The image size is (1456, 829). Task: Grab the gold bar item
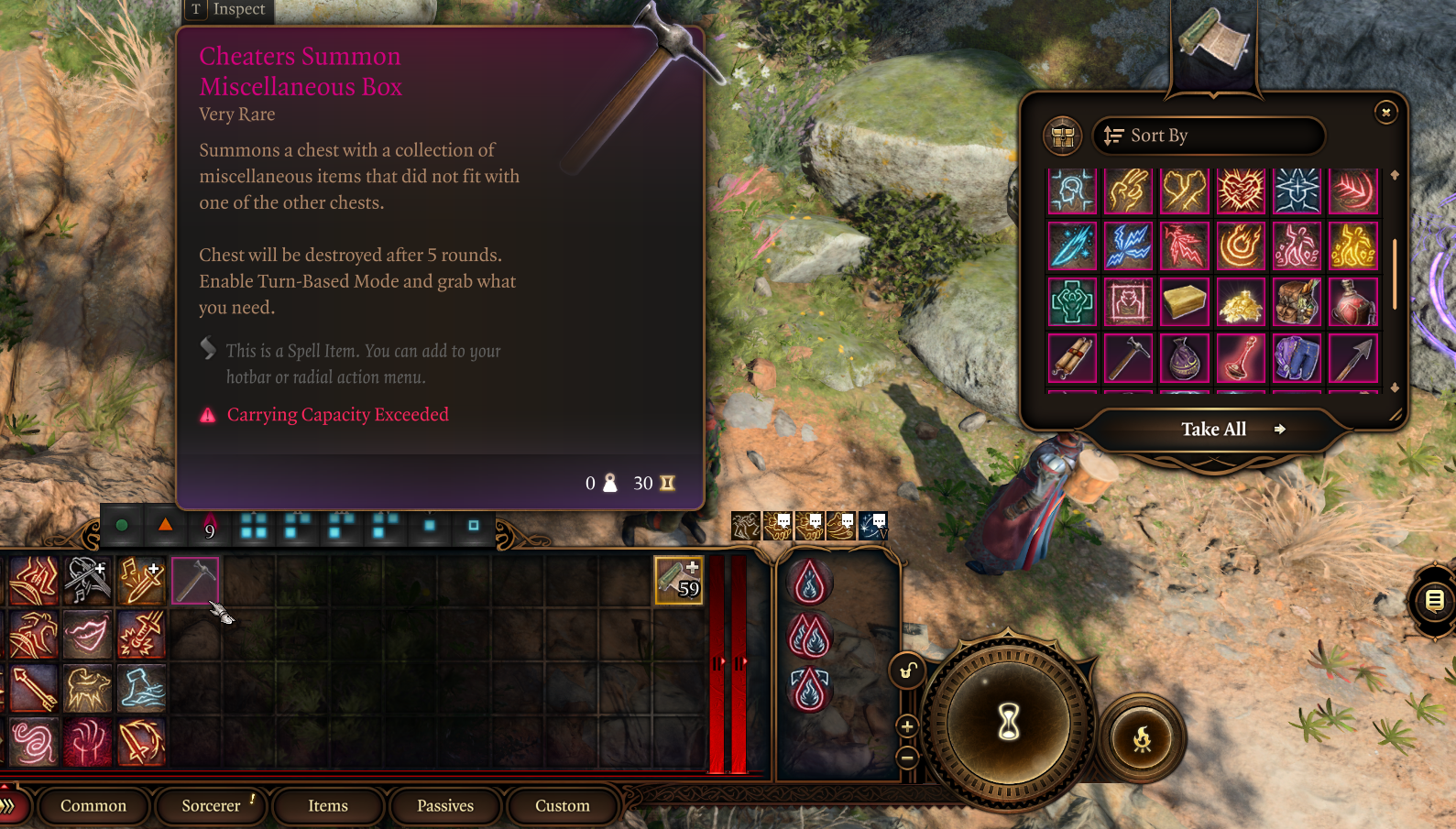[1185, 303]
